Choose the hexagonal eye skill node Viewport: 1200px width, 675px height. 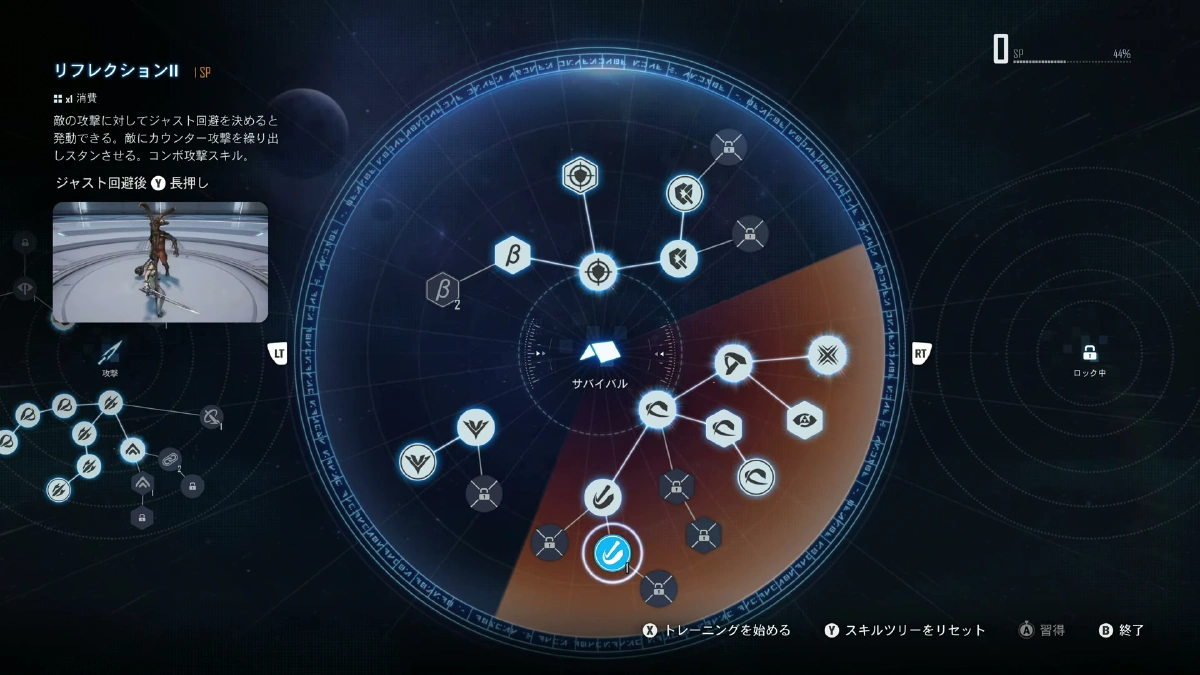coord(804,421)
